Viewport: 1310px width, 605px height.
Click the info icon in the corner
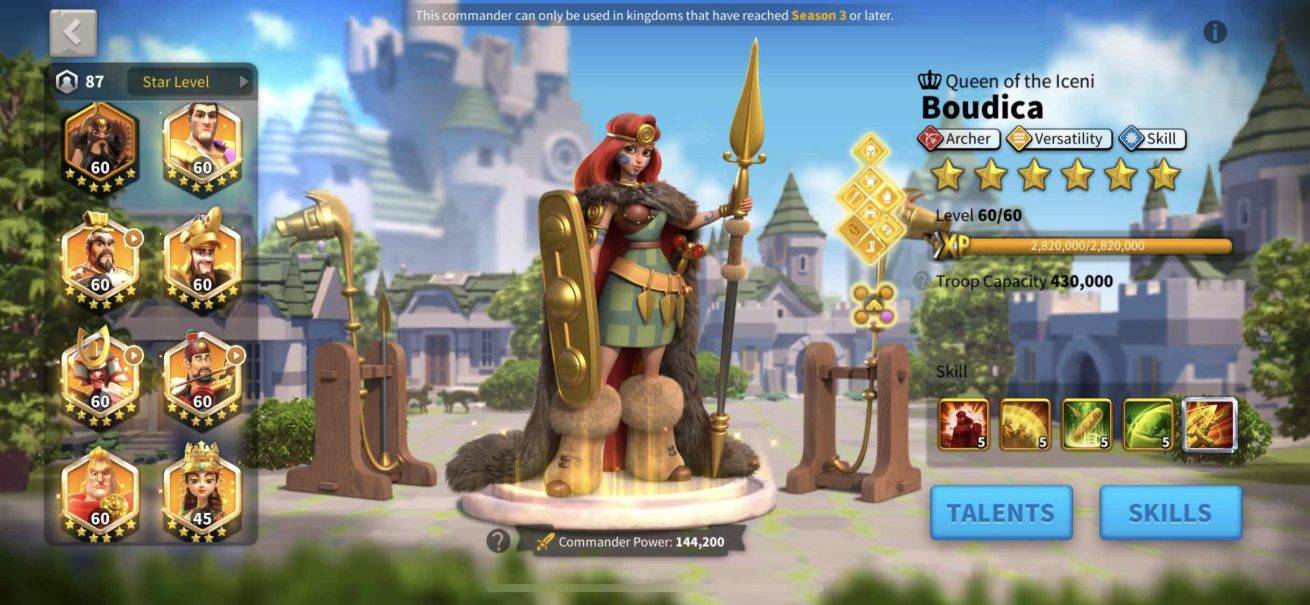(1215, 32)
